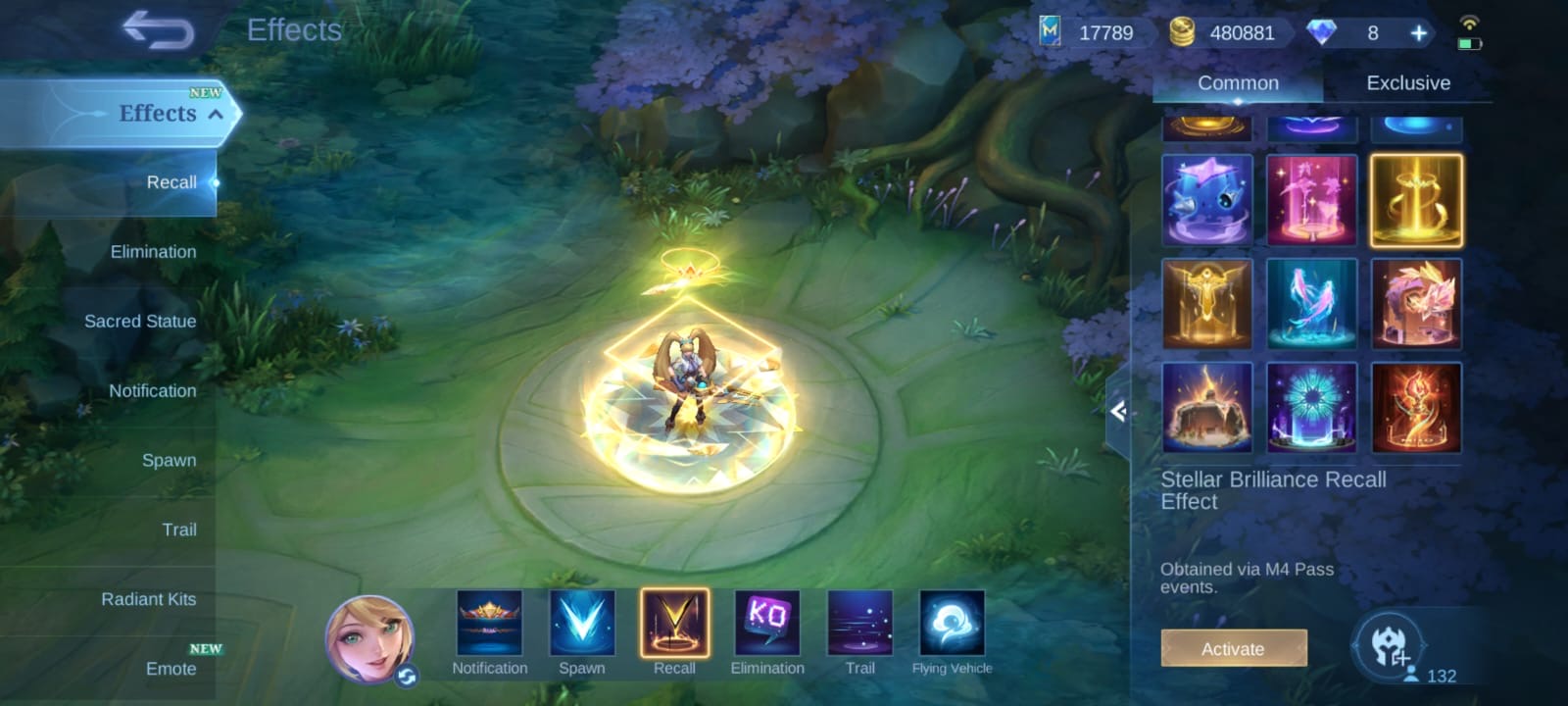1568x706 pixels.
Task: Go back using the return arrow
Action: [158, 30]
